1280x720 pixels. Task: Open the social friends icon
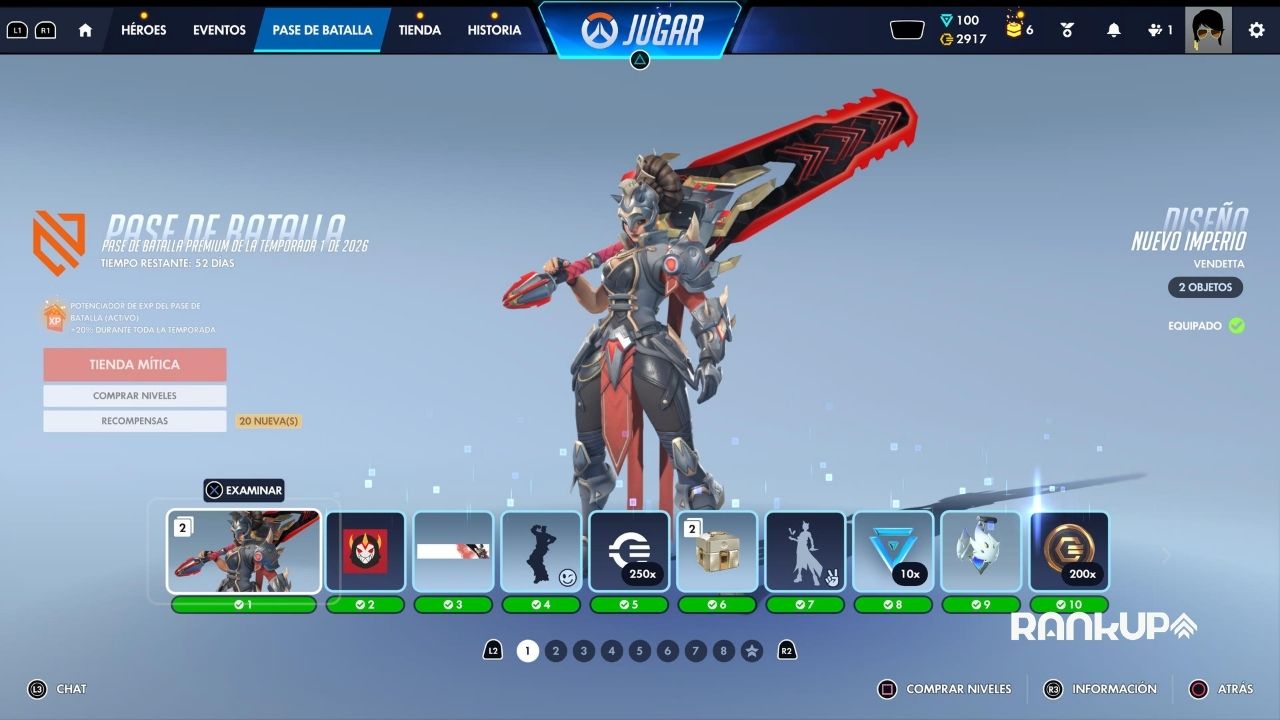coord(1160,30)
